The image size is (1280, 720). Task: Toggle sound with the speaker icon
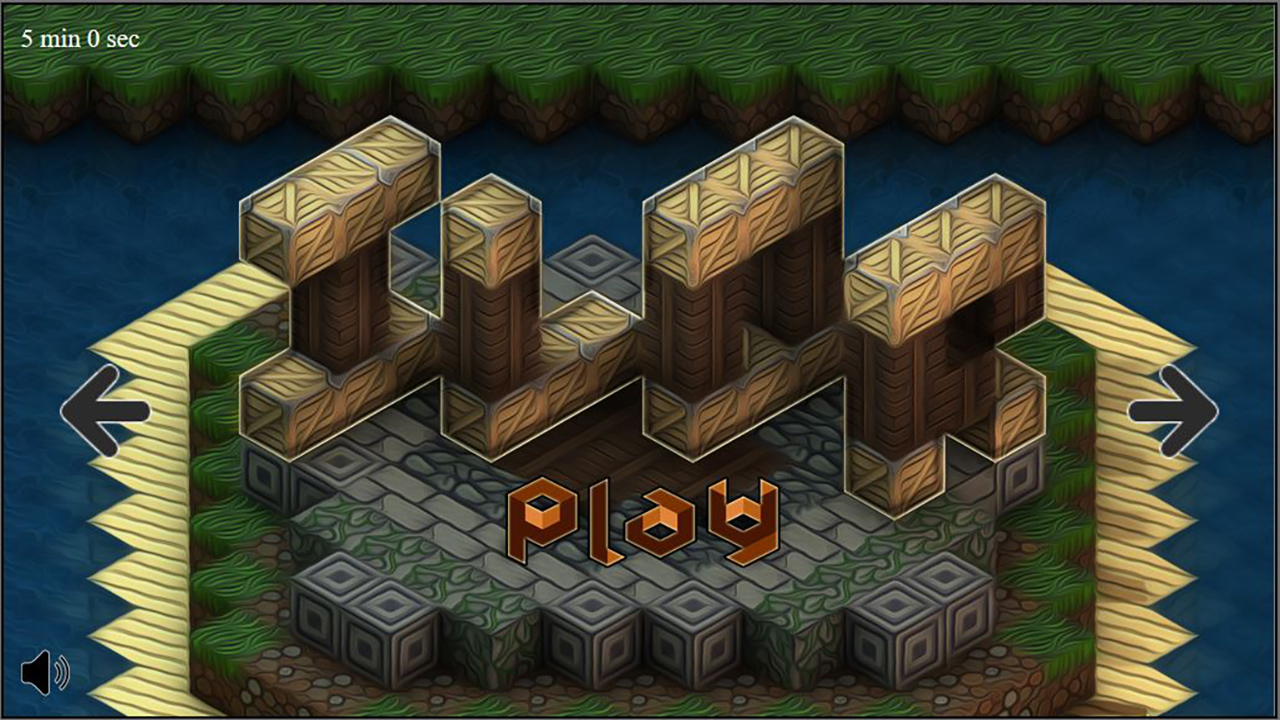[45, 673]
